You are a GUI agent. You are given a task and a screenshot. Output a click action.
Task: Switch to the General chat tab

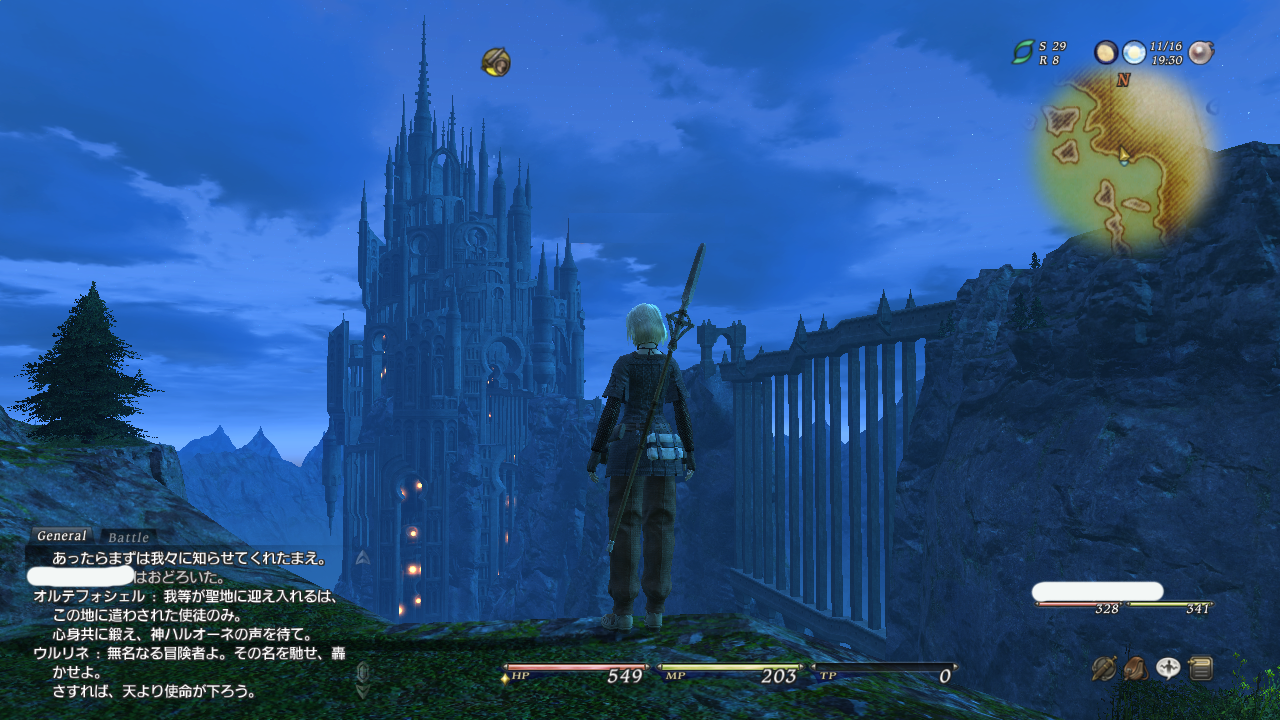click(x=62, y=536)
